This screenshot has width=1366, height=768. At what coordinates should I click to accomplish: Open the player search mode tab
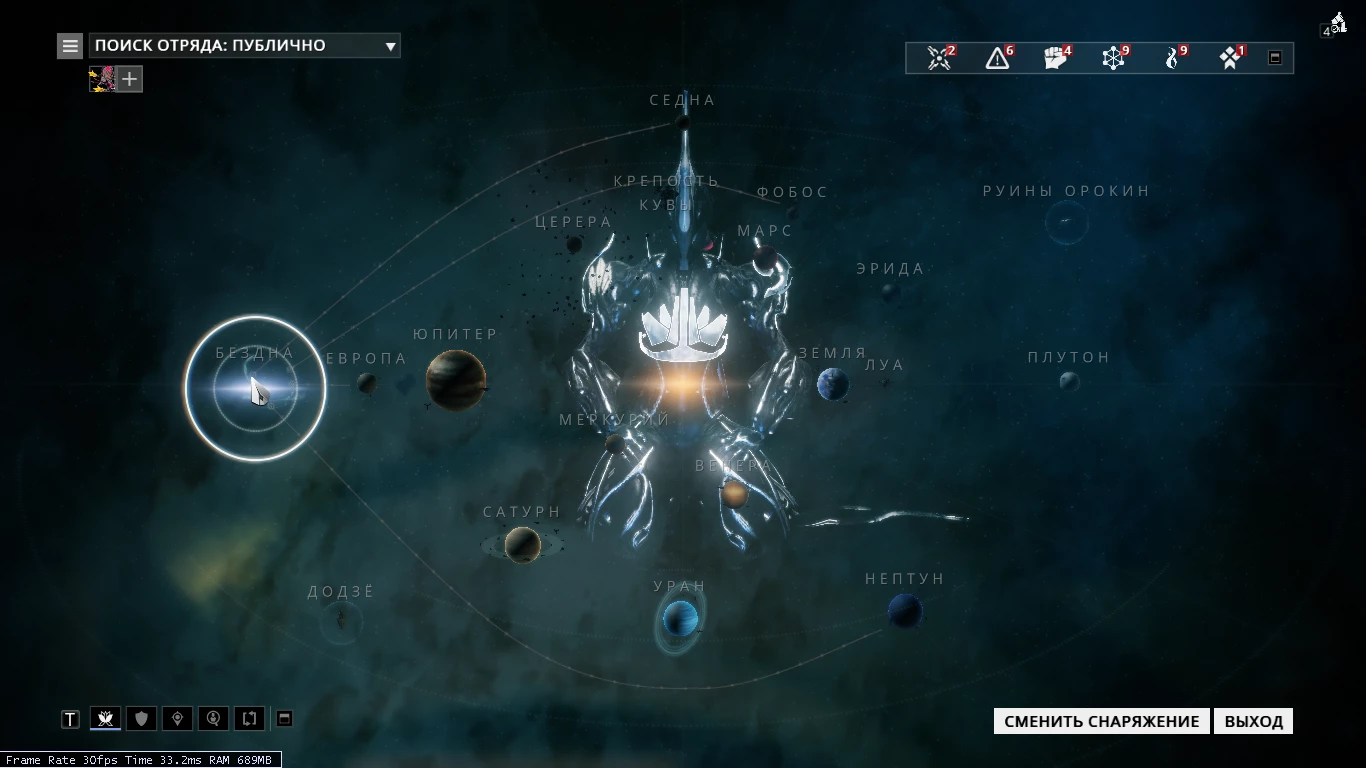tap(213, 719)
